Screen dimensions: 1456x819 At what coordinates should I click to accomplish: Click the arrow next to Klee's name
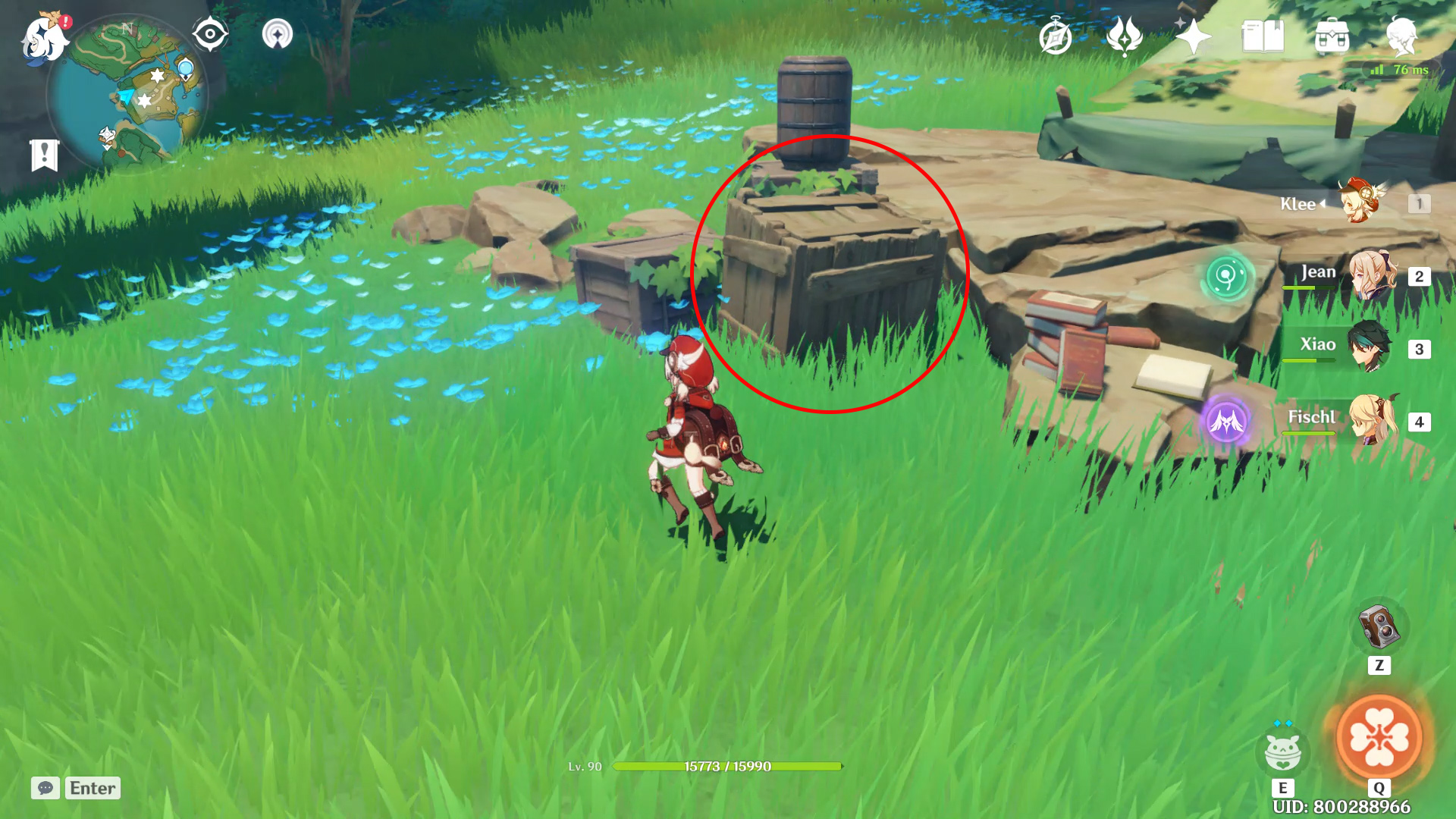1322,203
